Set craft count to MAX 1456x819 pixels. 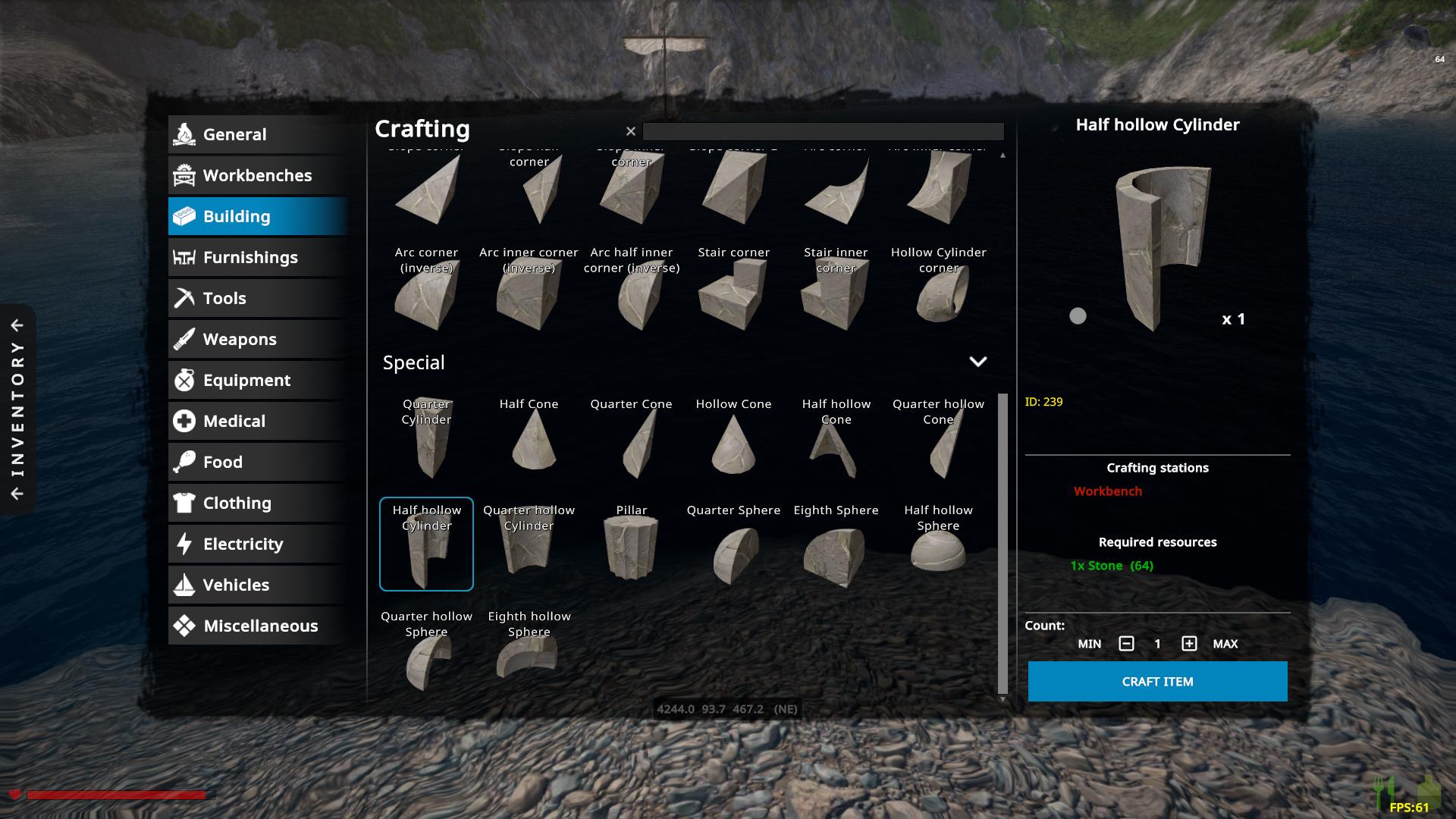pyautogui.click(x=1225, y=644)
